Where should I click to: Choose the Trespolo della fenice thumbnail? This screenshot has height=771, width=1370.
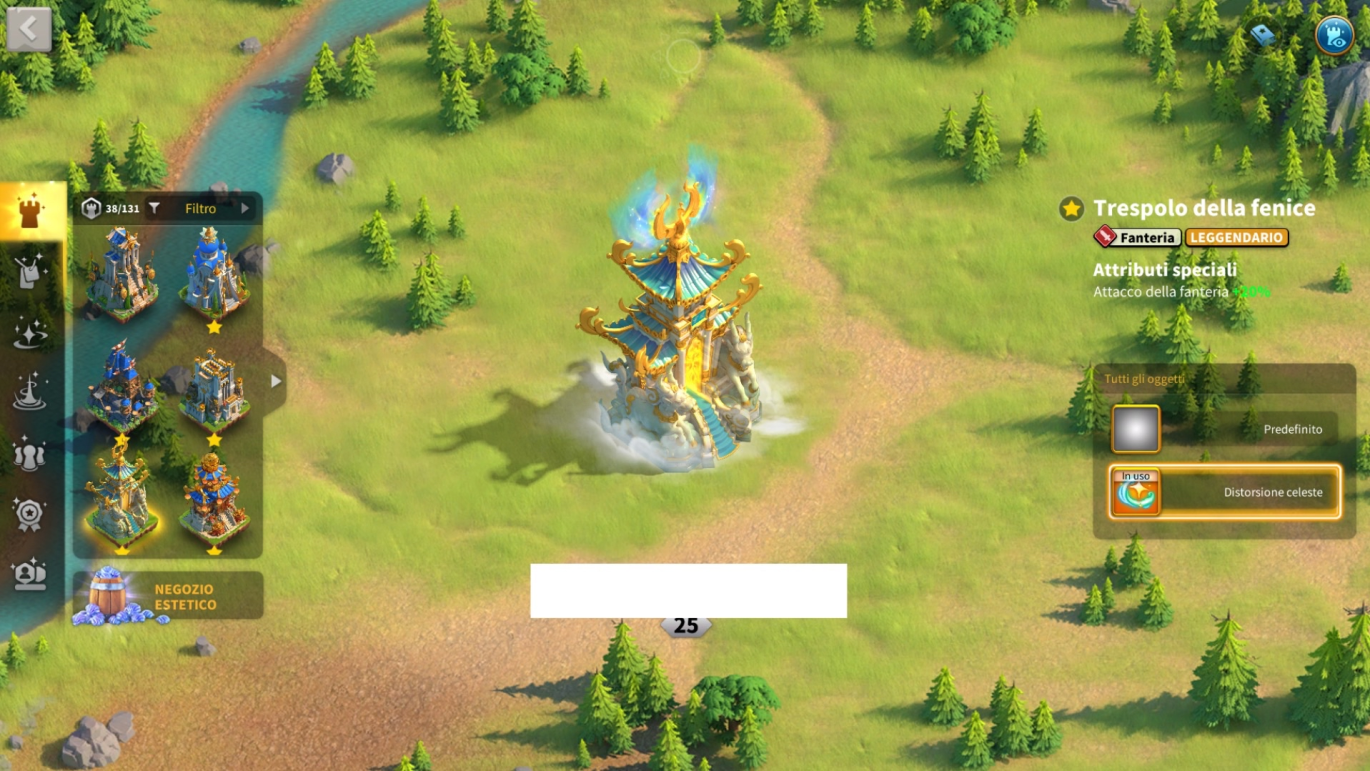click(x=121, y=496)
